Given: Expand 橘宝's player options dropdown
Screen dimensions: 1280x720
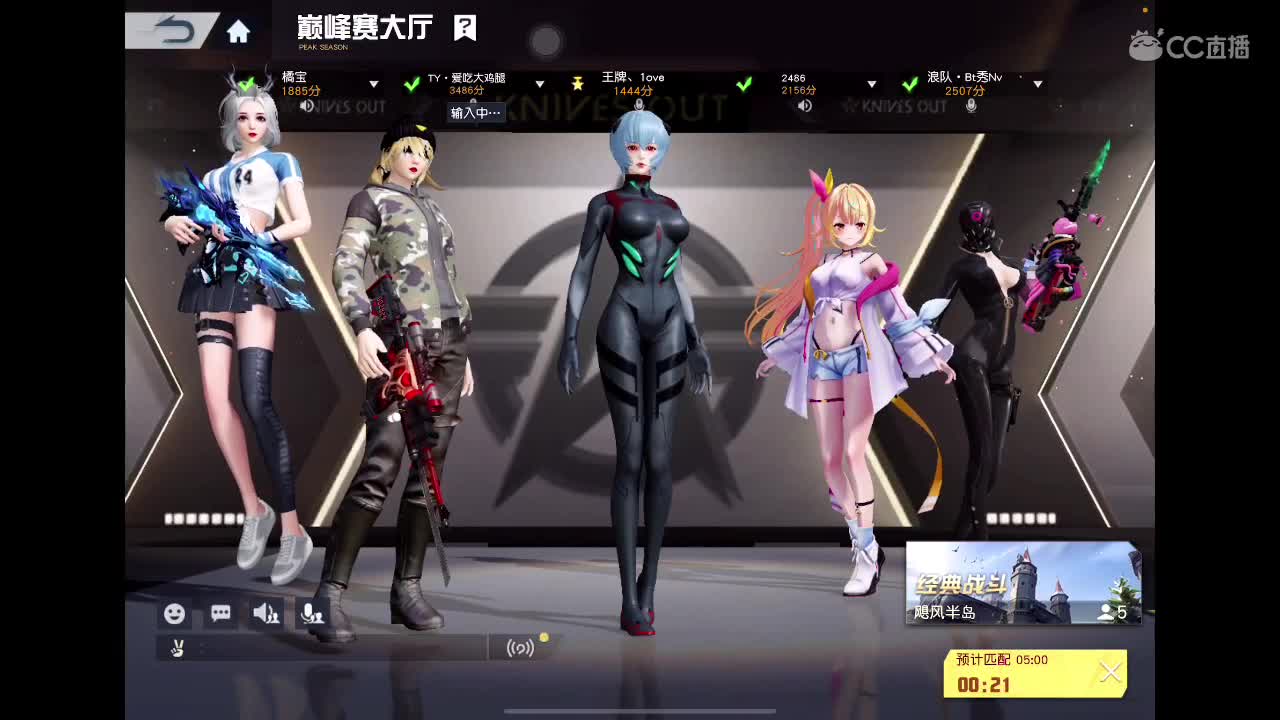Looking at the screenshot, I should [373, 85].
